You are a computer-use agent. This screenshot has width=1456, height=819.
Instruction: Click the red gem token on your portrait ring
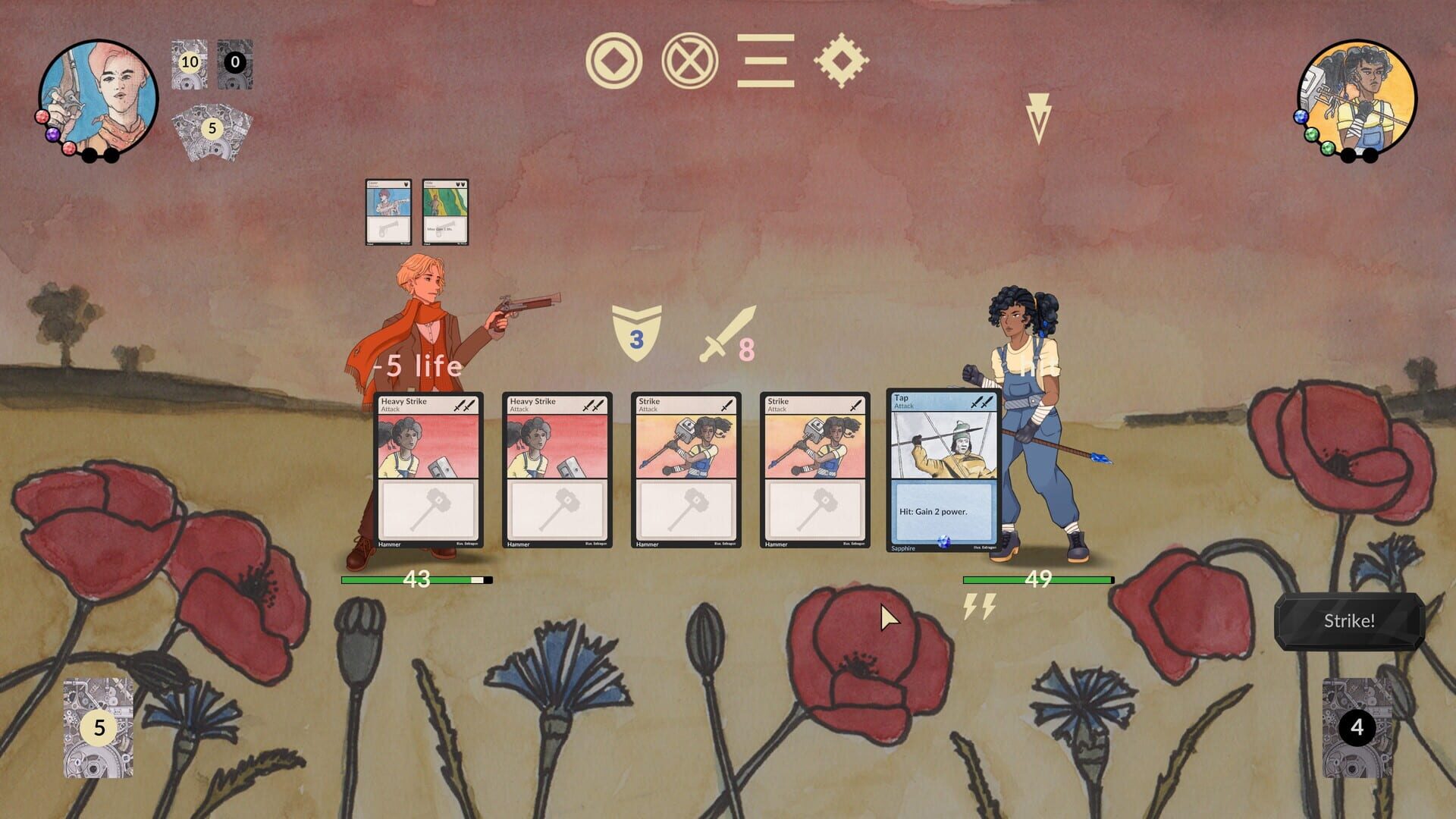click(x=42, y=115)
